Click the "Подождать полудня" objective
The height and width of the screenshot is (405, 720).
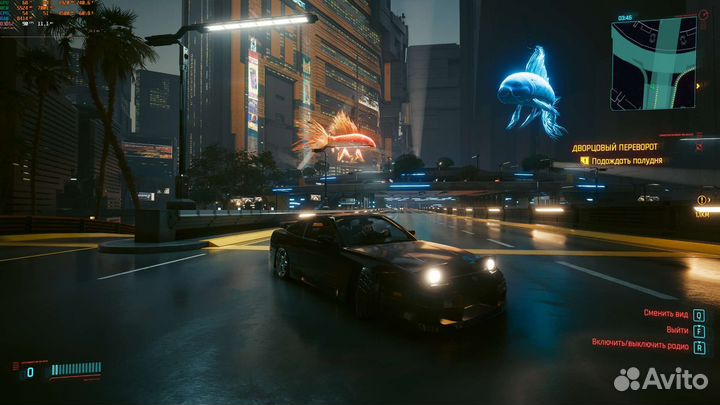click(x=626, y=160)
